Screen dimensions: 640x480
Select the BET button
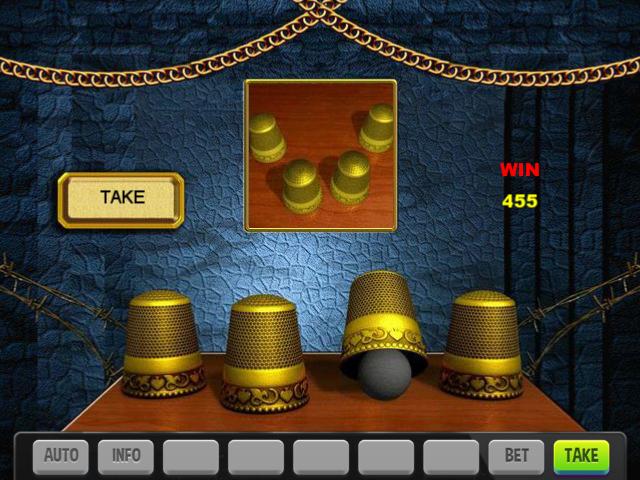click(516, 456)
